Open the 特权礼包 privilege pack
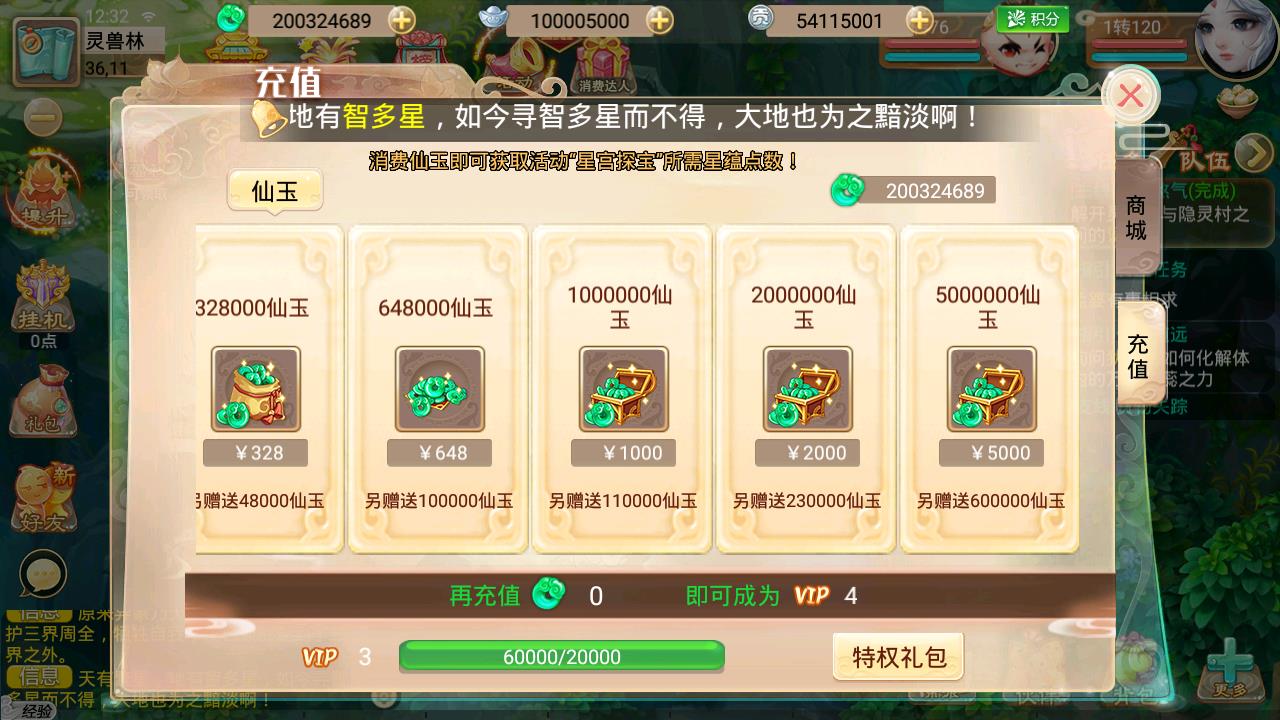The width and height of the screenshot is (1280, 720). (897, 657)
